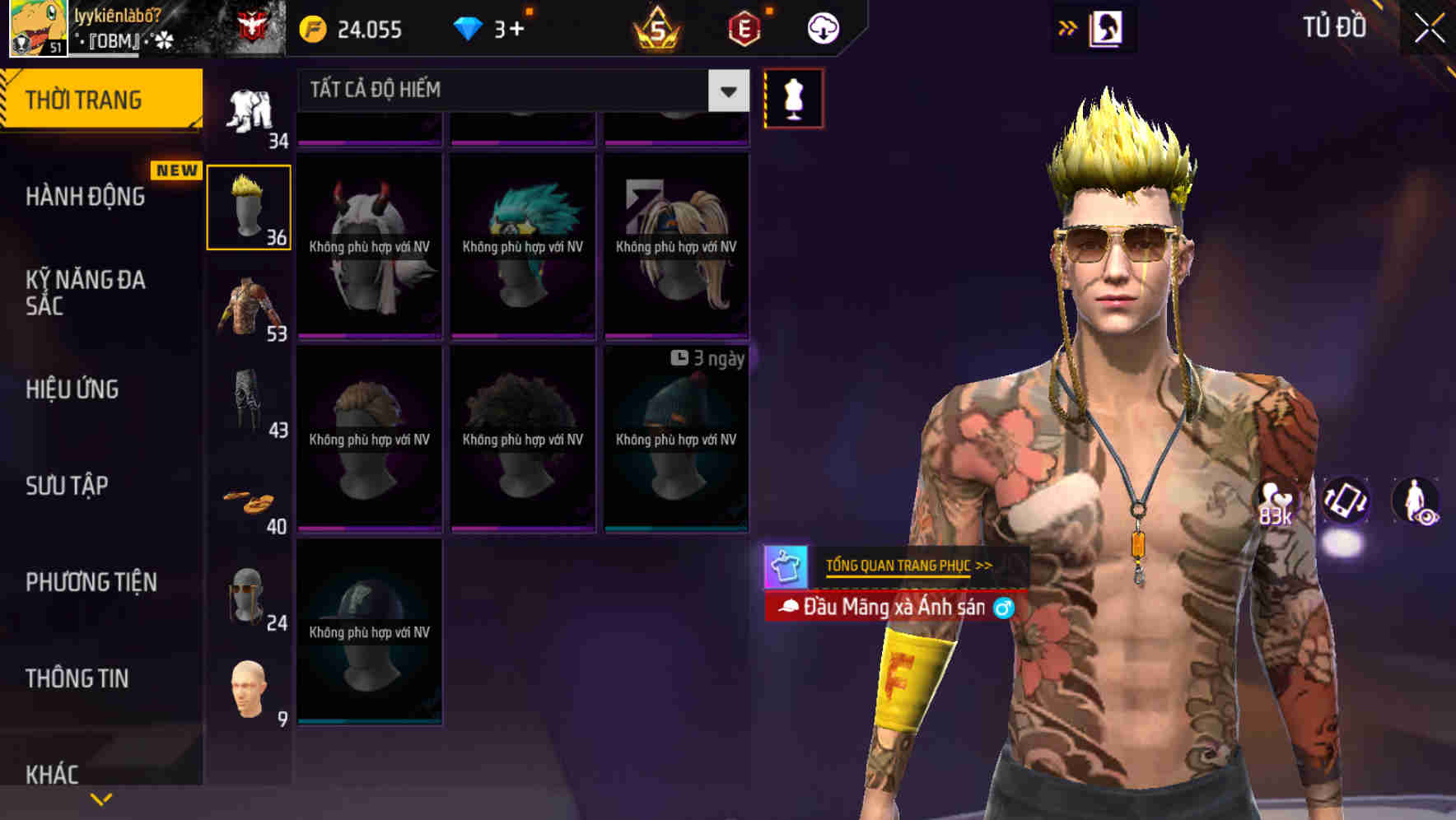The width and height of the screenshot is (1456, 820).
Task: Click the cloud download icon in top bar
Action: [x=822, y=27]
